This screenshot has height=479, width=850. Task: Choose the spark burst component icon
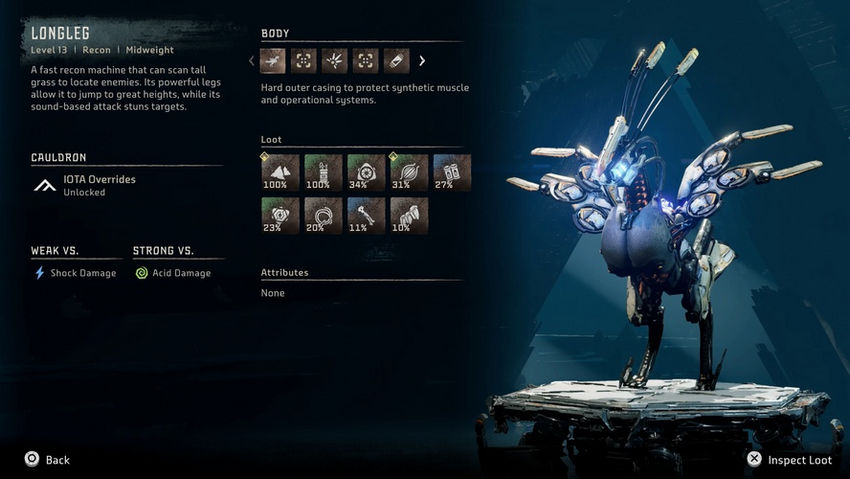[334, 61]
